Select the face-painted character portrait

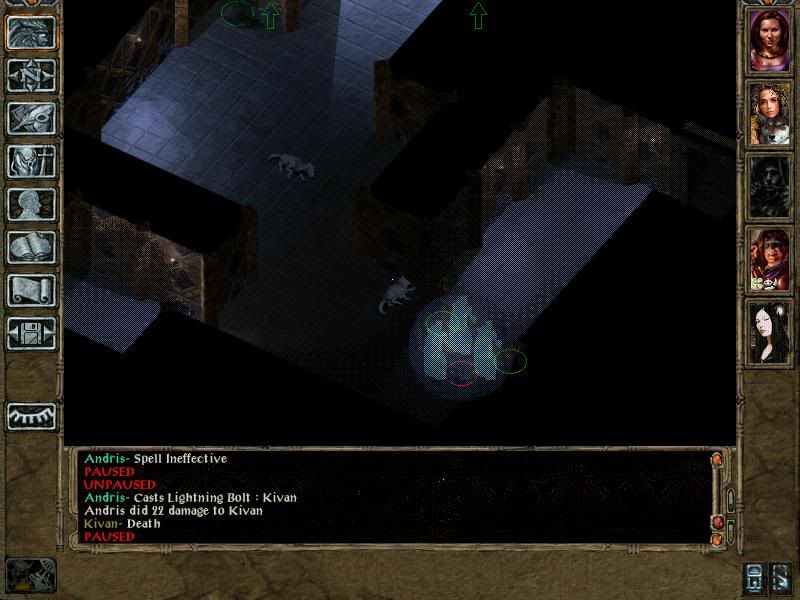click(770, 259)
